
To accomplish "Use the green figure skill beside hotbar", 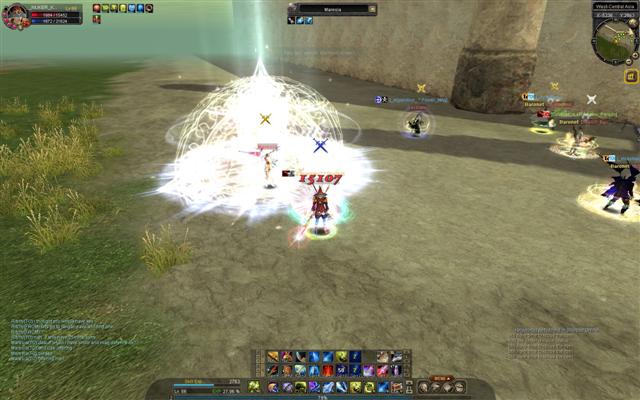I will pyautogui.click(x=253, y=386).
